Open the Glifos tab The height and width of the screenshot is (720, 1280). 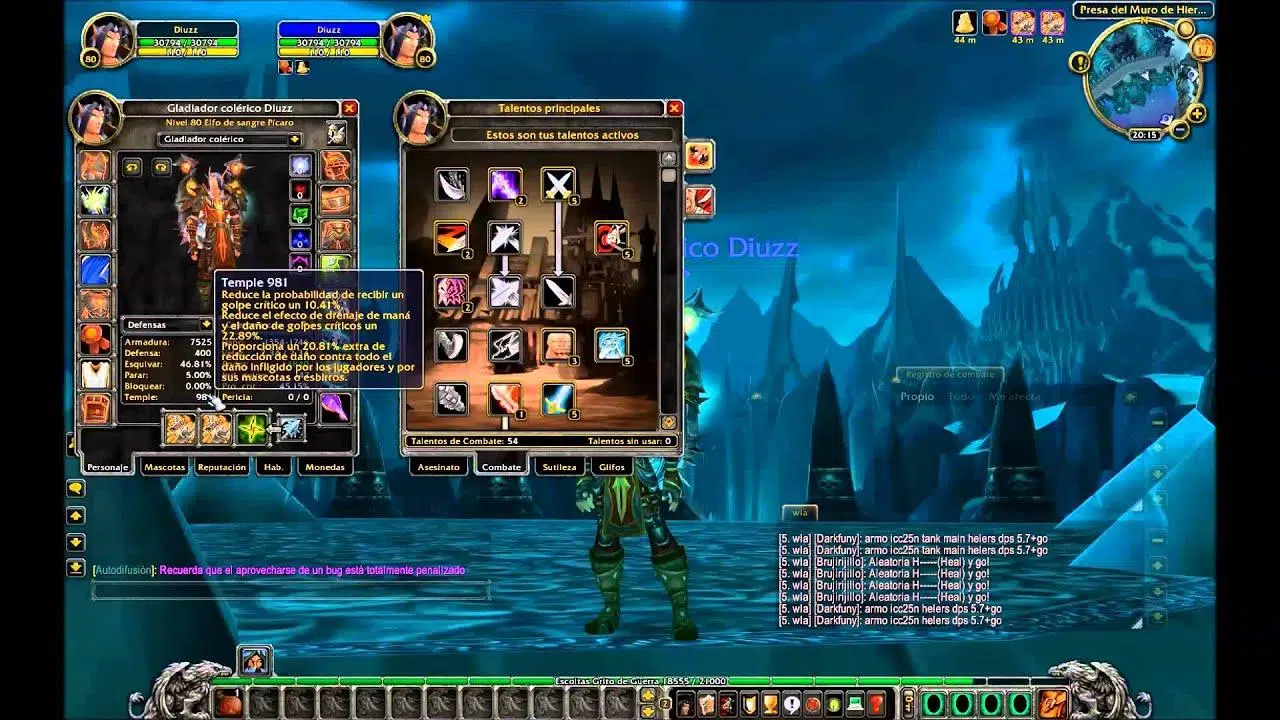click(611, 467)
